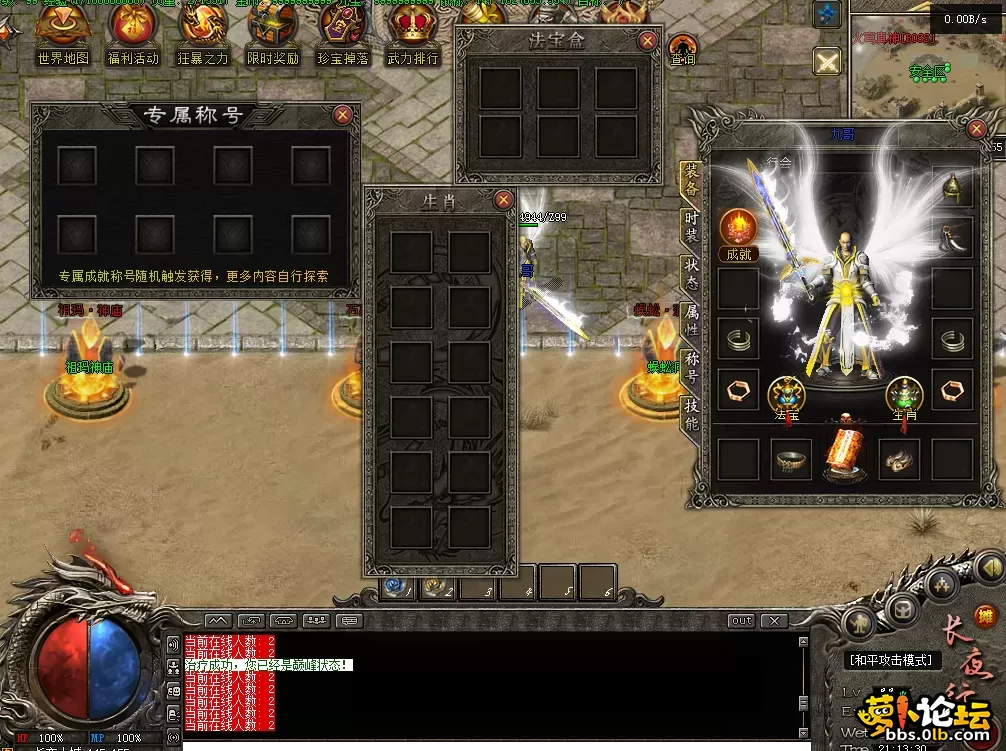Toggle the 和平攻击模式 attack mode
Viewport: 1006px width, 751px height.
coord(890,660)
